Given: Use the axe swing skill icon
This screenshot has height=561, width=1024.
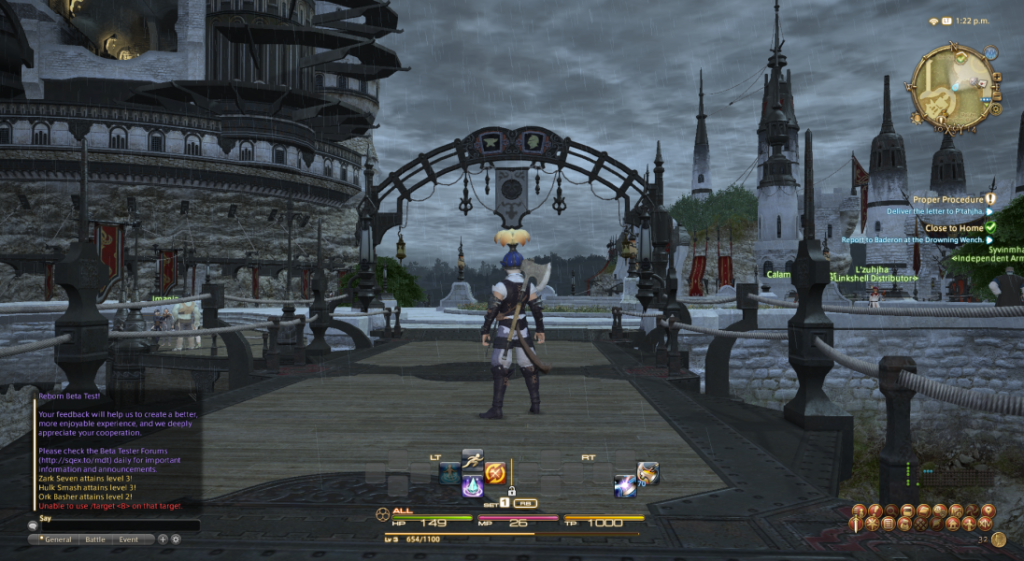Looking at the screenshot, I should [x=648, y=472].
